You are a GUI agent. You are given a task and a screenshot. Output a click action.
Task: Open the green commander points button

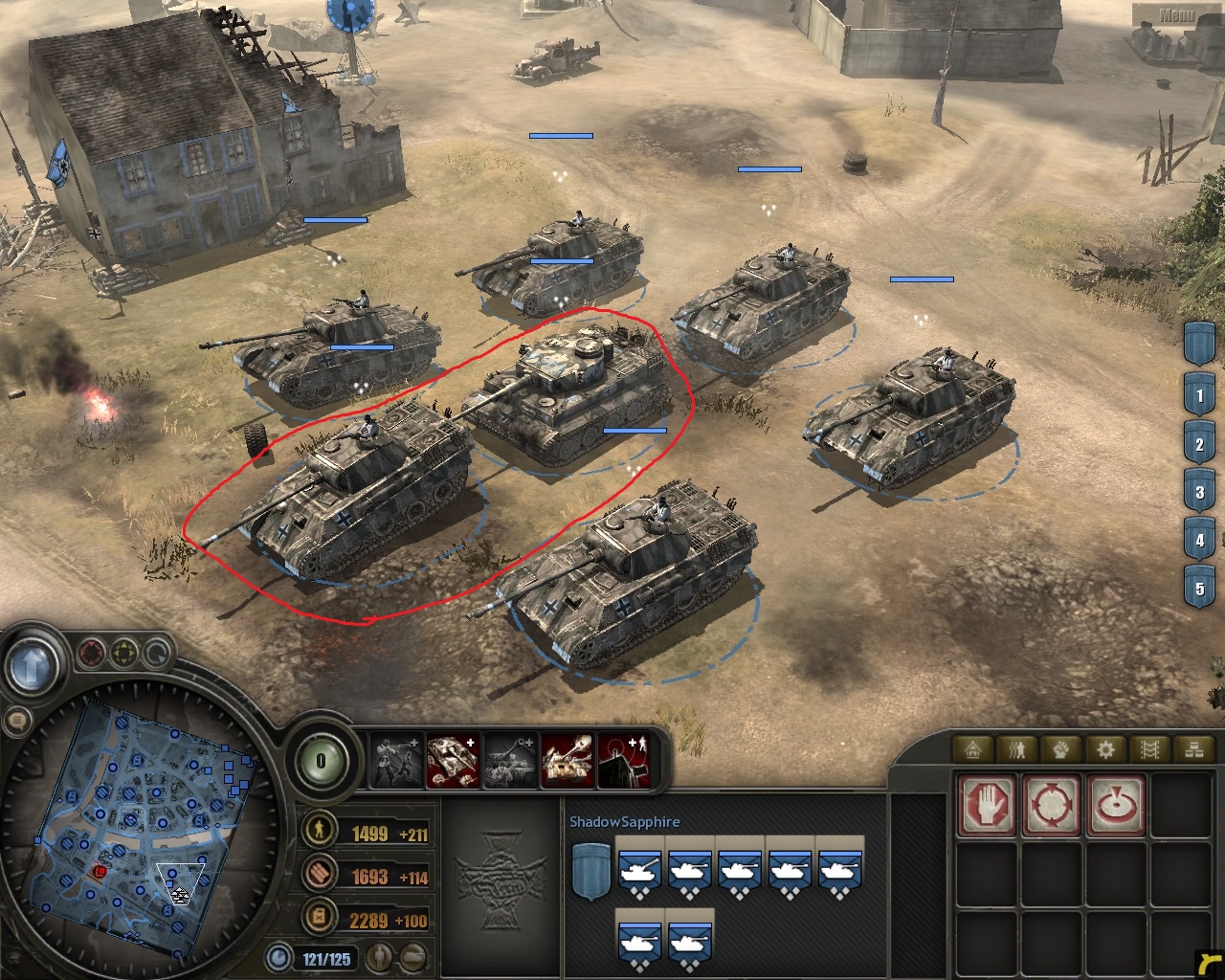(x=321, y=762)
